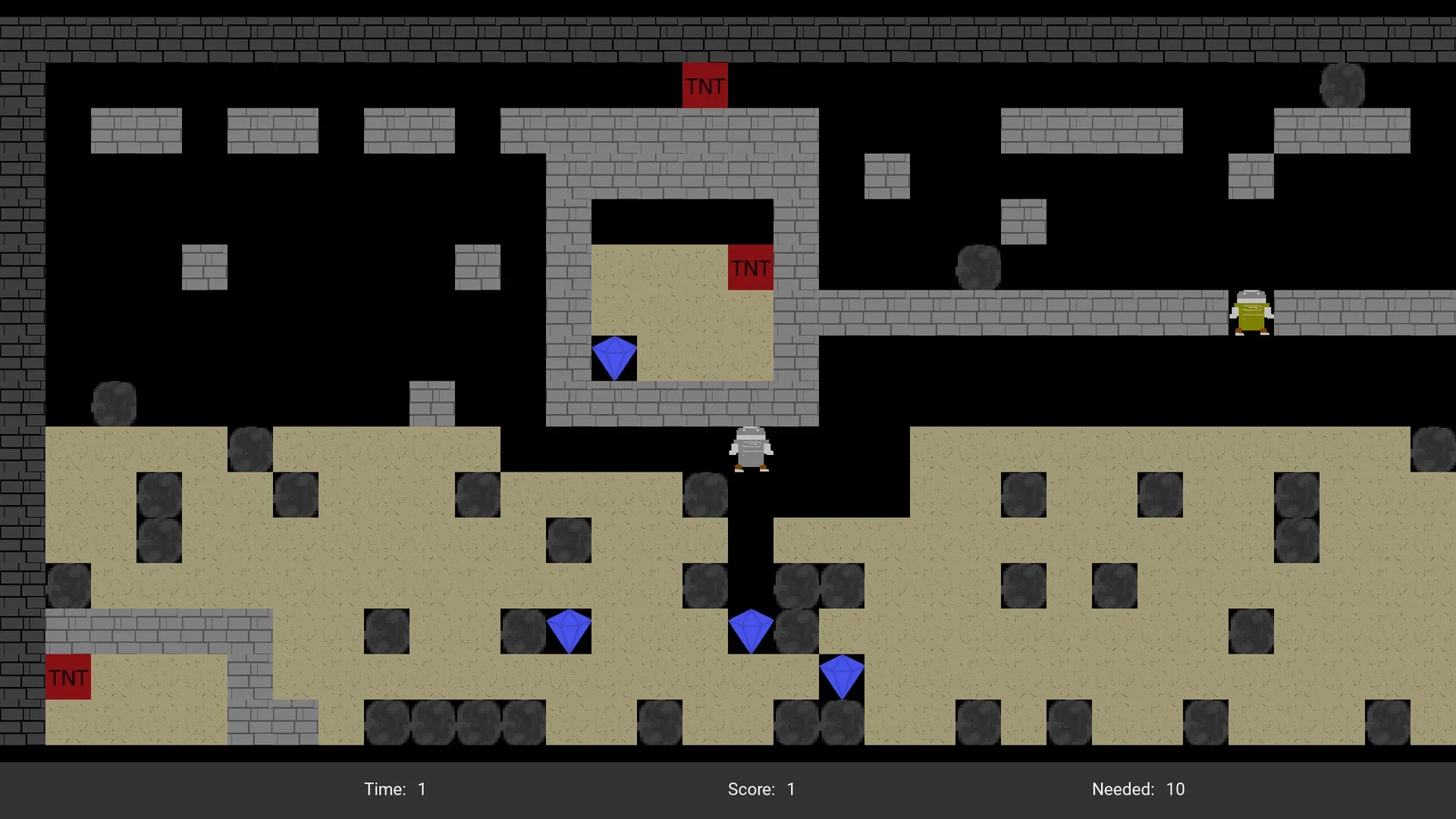This screenshot has height=819, width=1456.
Task: Click the TNT block at the top center
Action: click(x=705, y=85)
